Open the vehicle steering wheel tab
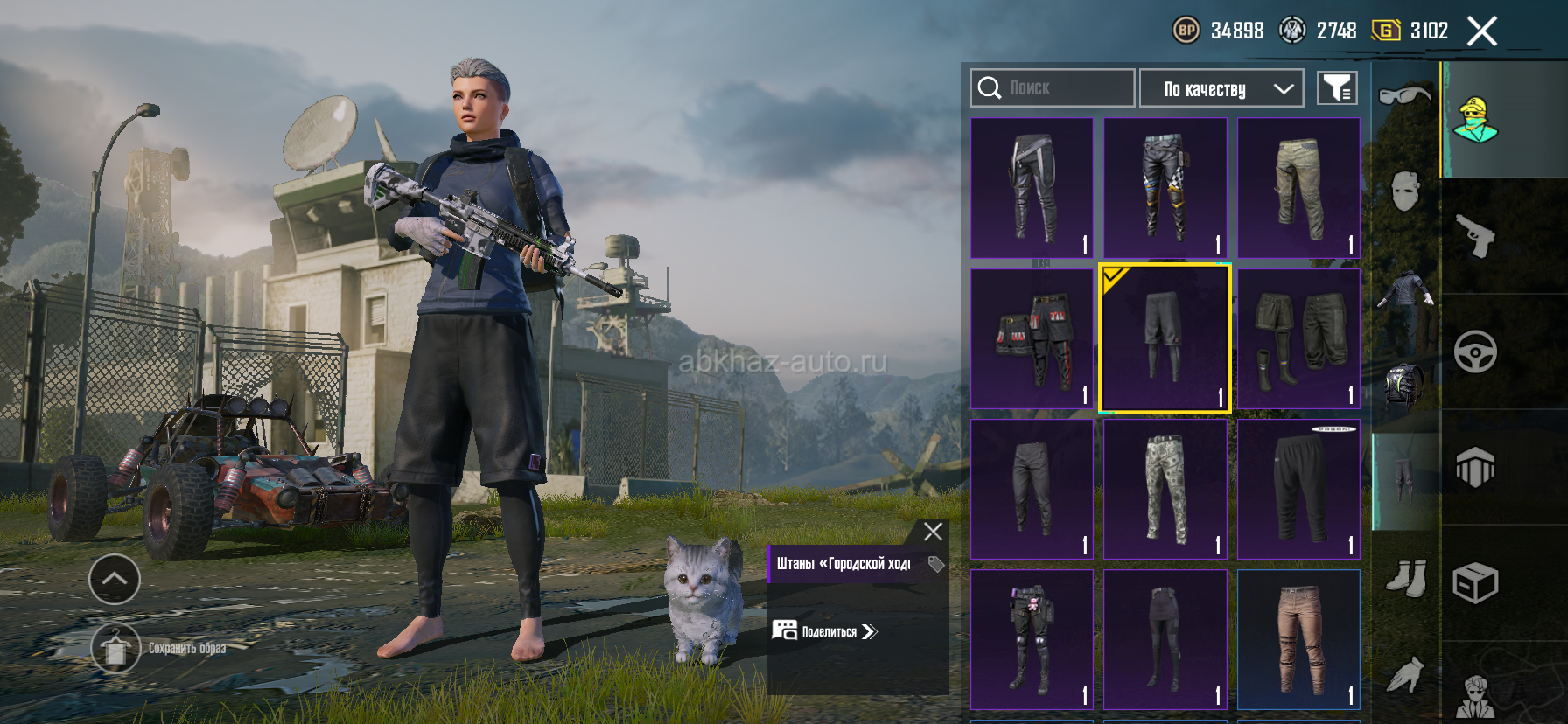 click(1476, 352)
